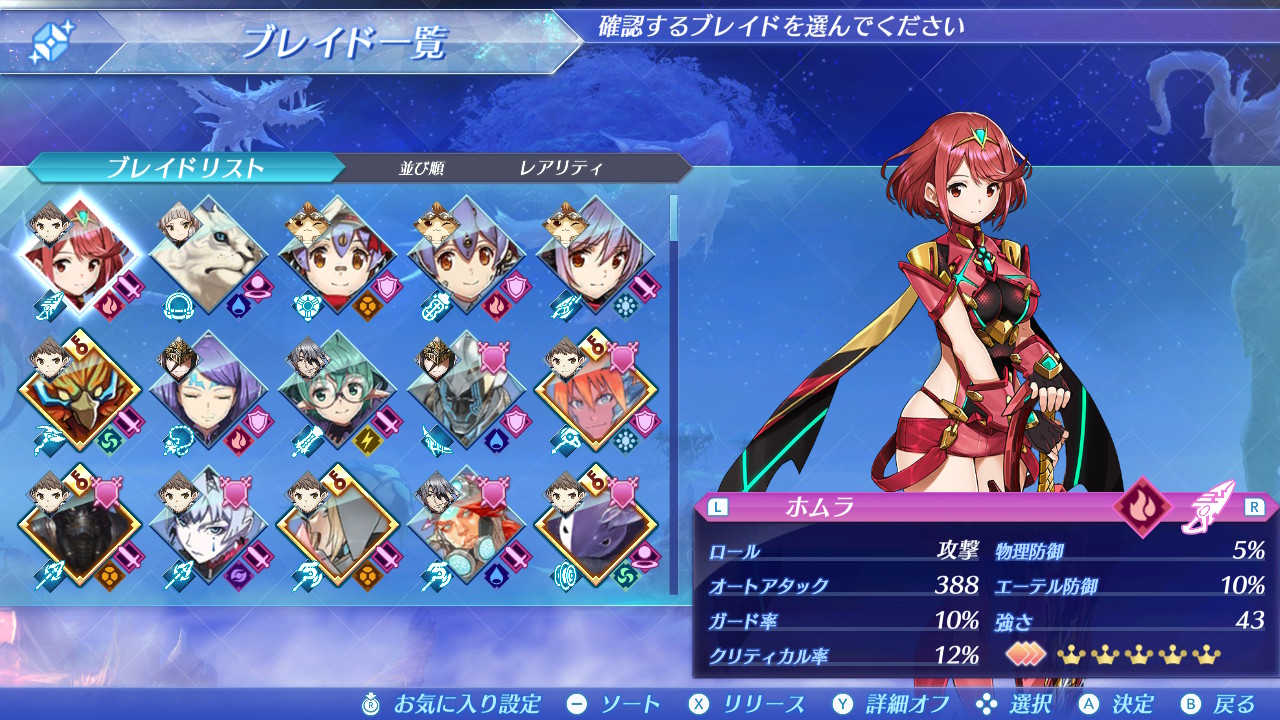The image size is (1280, 720).
Task: Select the silver armored knight blade portrait
Action: [467, 392]
